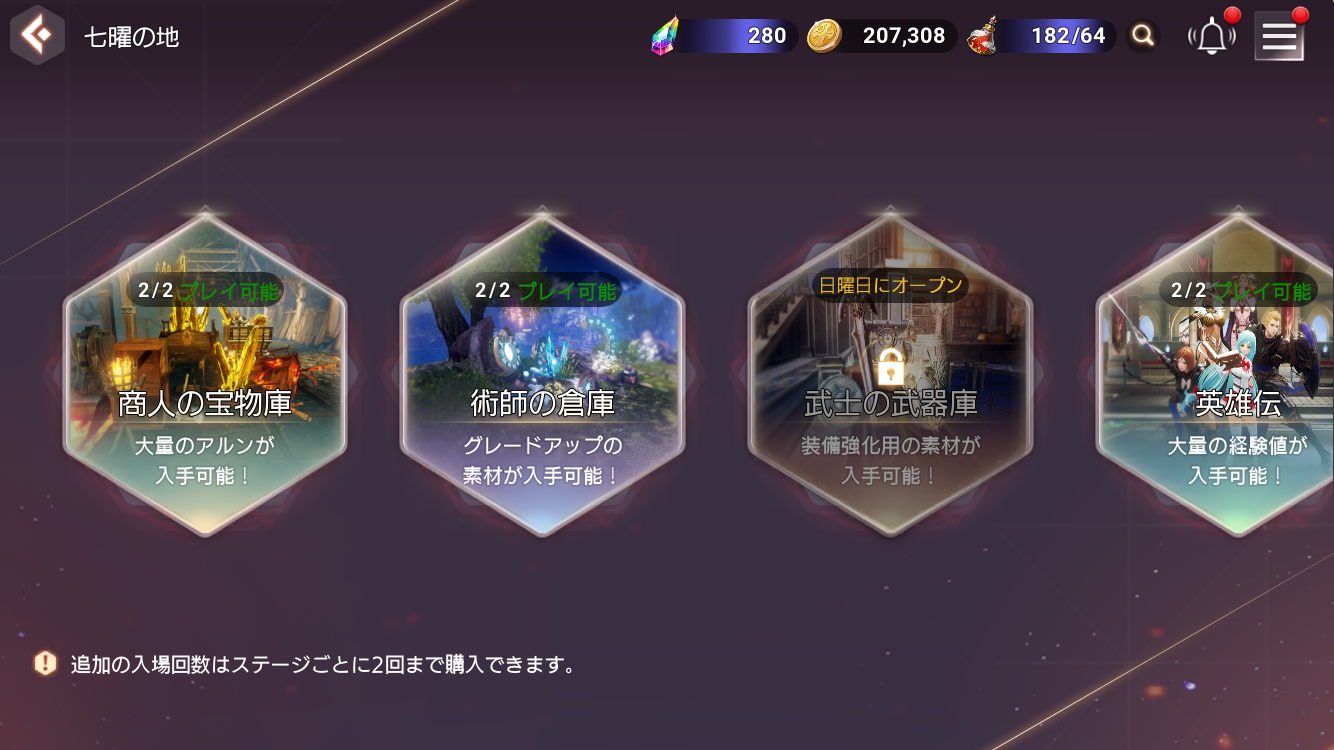The image size is (1334, 750).
Task: Open the notification bell
Action: [x=1211, y=35]
